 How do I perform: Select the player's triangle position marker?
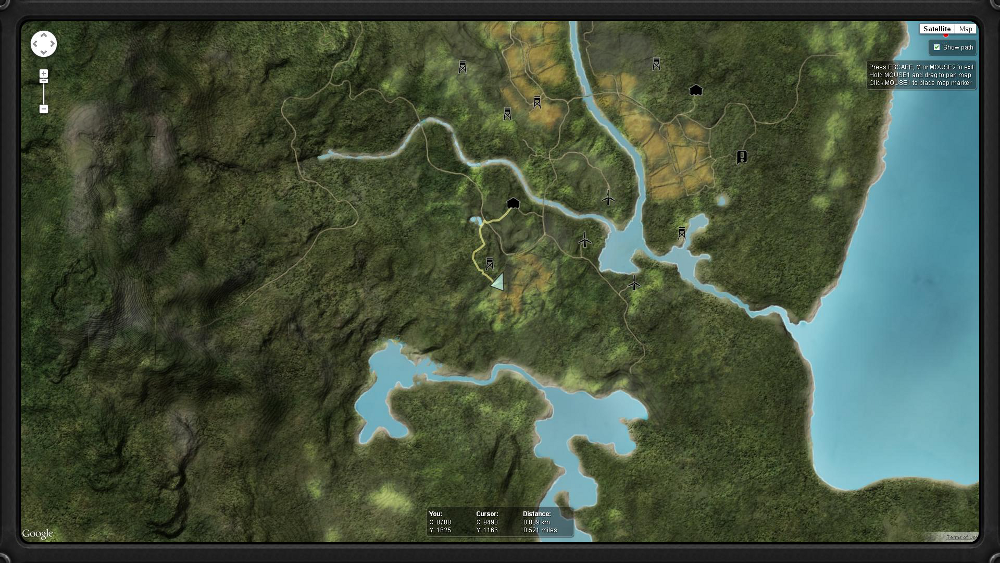(x=497, y=282)
